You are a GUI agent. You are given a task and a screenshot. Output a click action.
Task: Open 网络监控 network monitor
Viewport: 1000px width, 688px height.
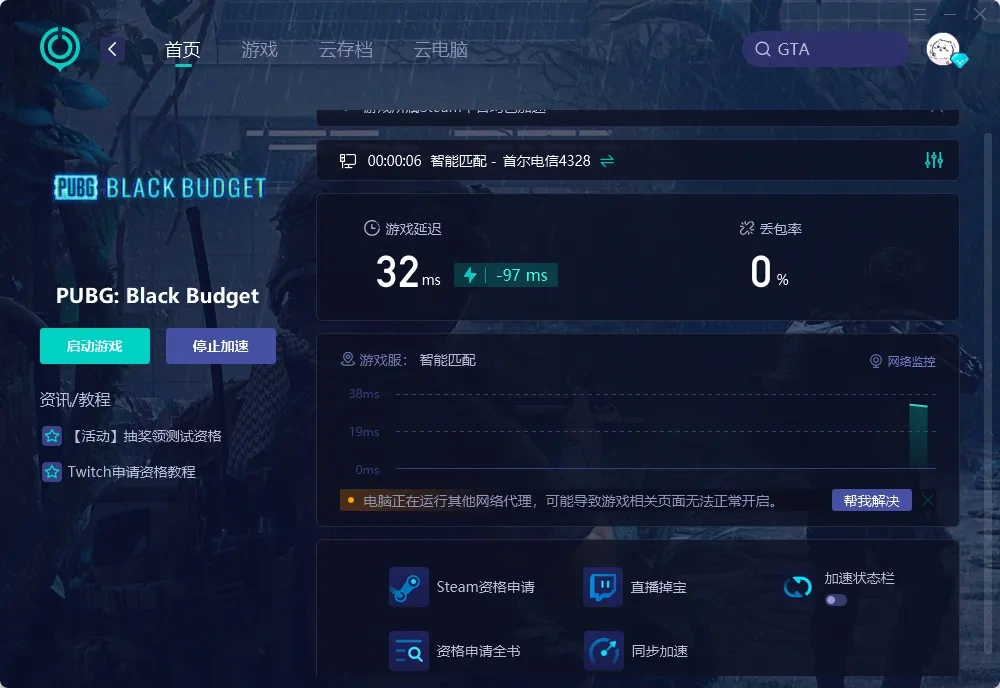903,361
